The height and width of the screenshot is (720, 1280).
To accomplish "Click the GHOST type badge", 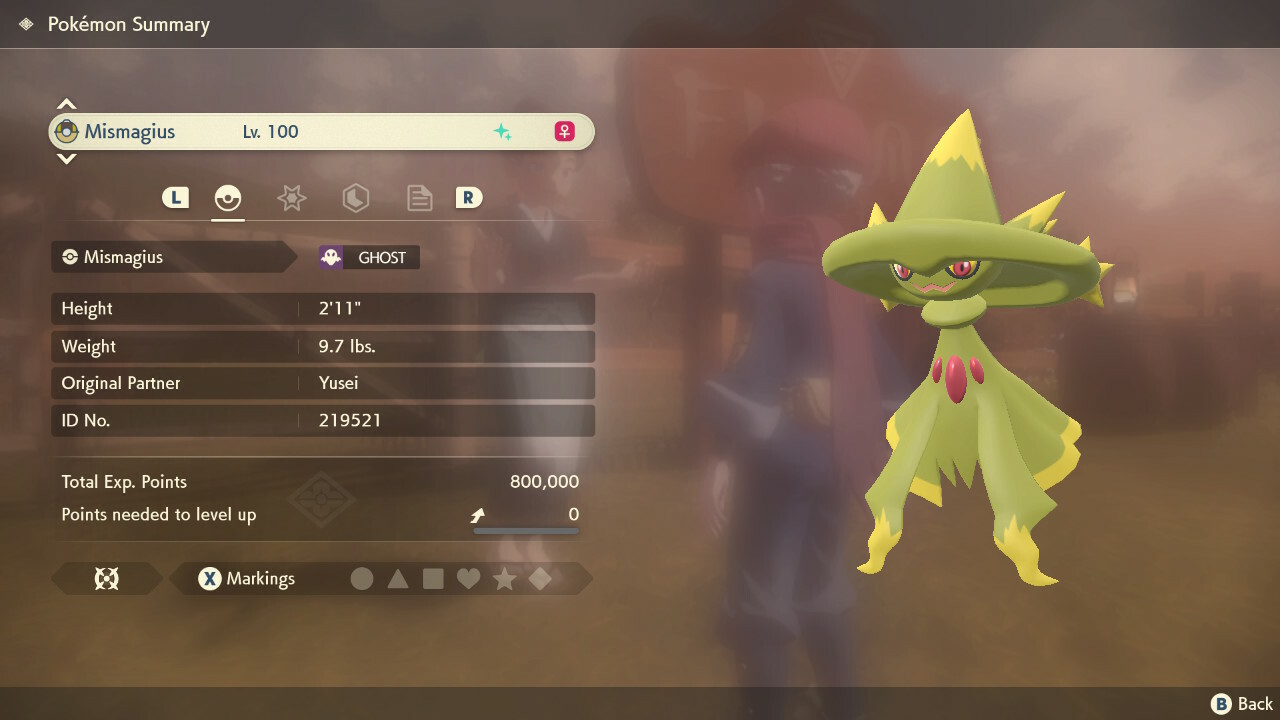I will pos(369,258).
